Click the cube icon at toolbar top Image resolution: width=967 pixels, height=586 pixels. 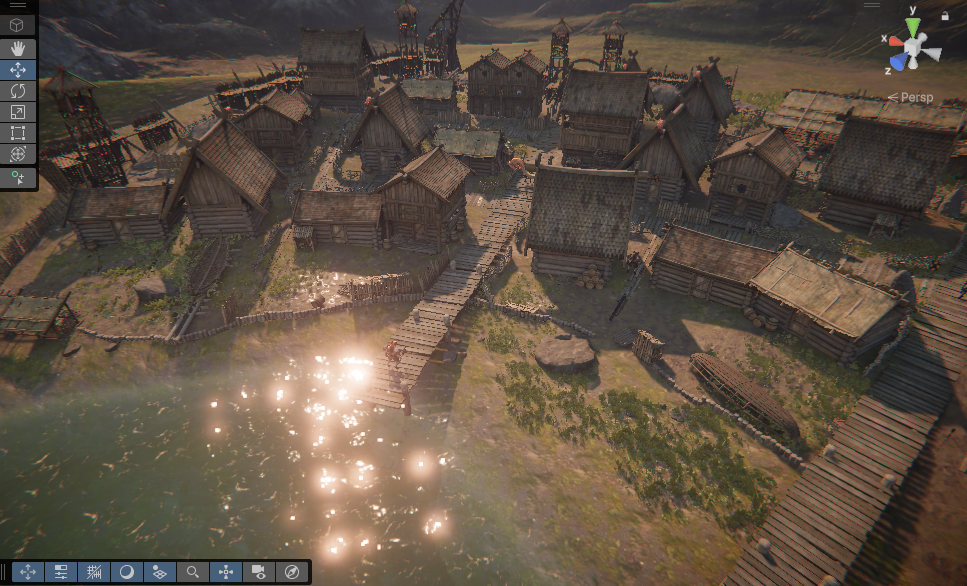coord(18,25)
